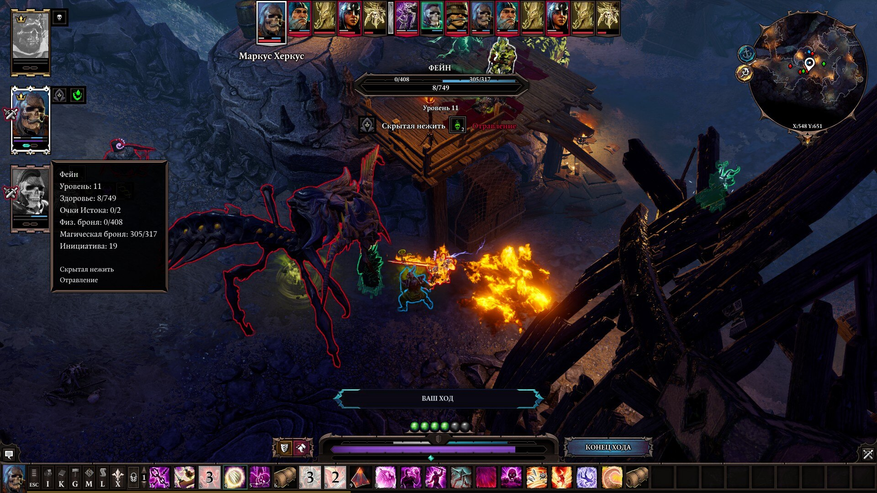Activate the red pyramid item slot
The width and height of the screenshot is (877, 493).
pos(360,477)
